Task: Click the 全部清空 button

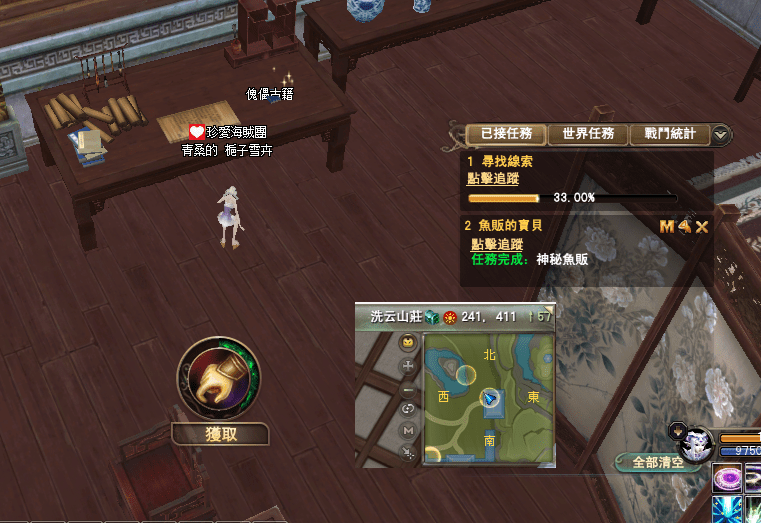Action: pos(657,462)
